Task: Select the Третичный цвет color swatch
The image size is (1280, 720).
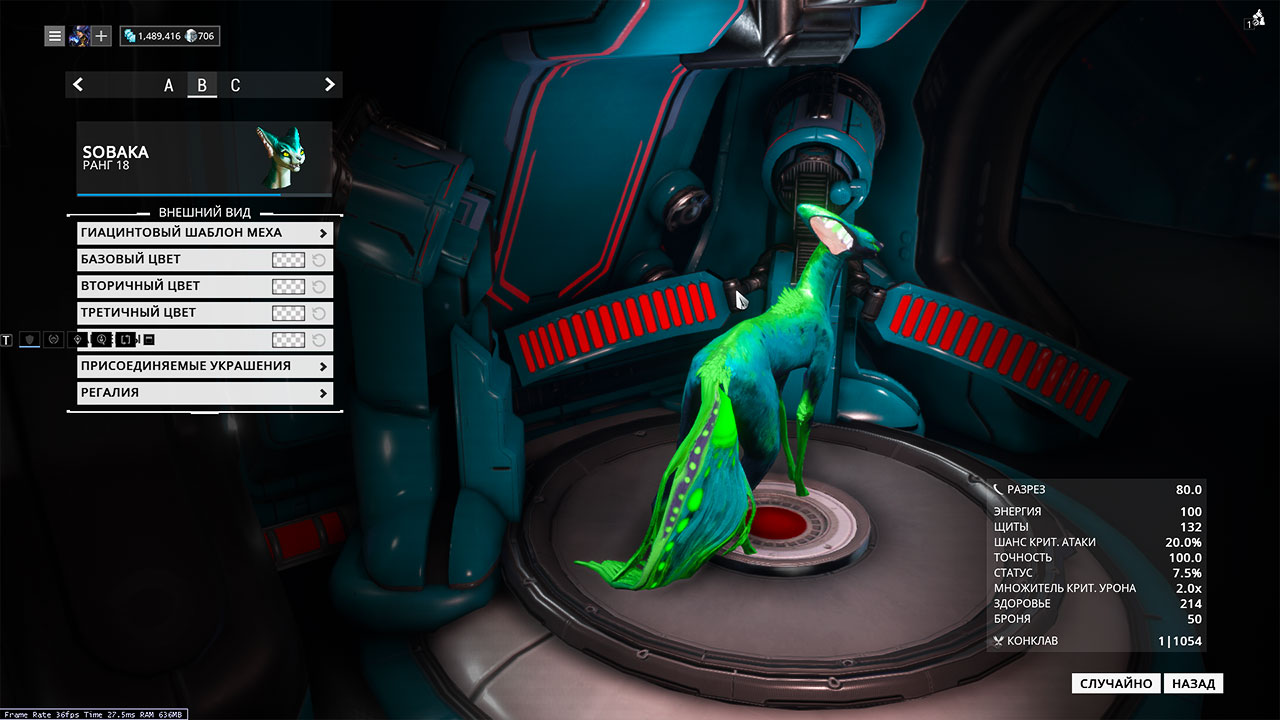Action: click(288, 313)
